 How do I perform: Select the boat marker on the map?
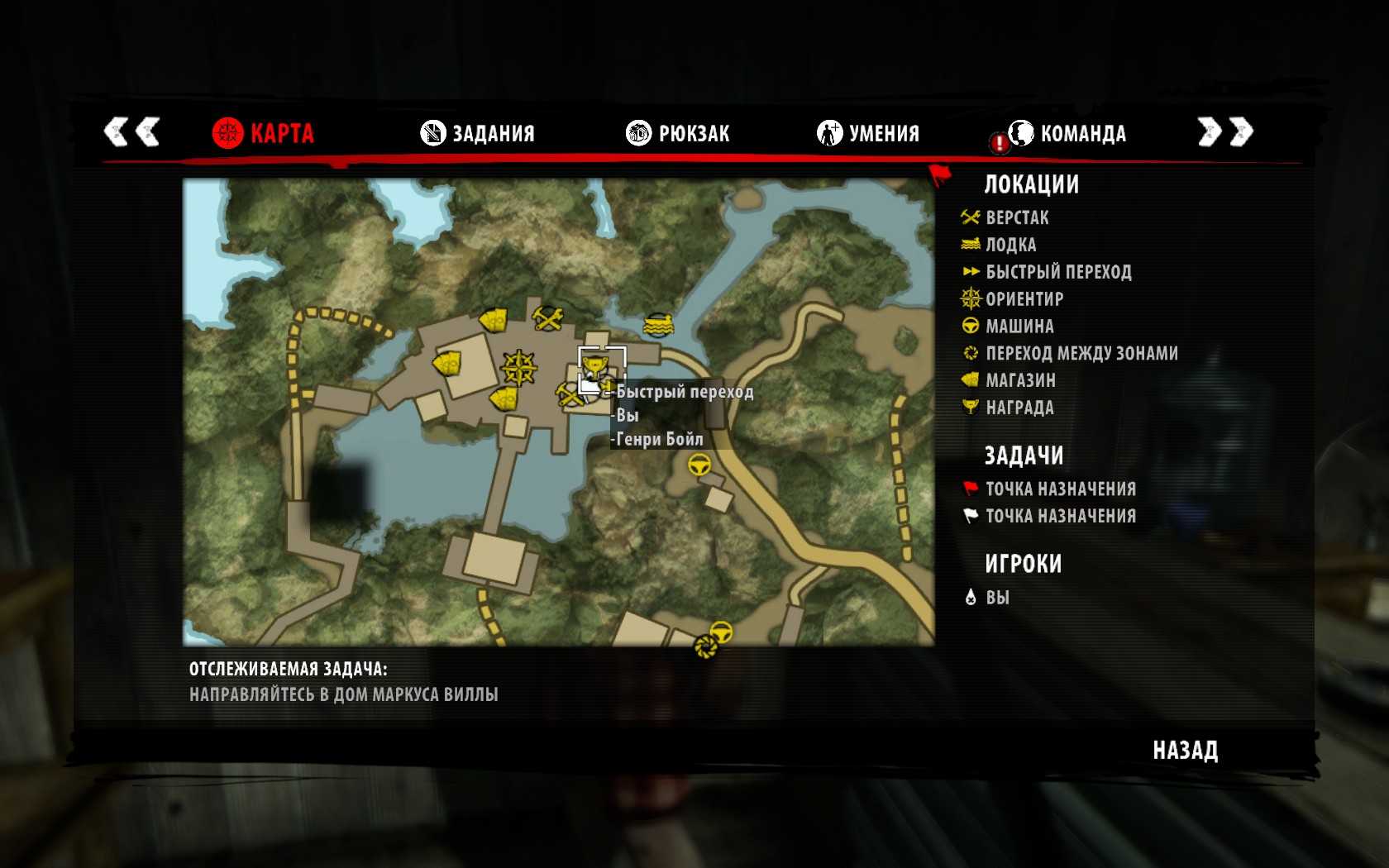658,325
